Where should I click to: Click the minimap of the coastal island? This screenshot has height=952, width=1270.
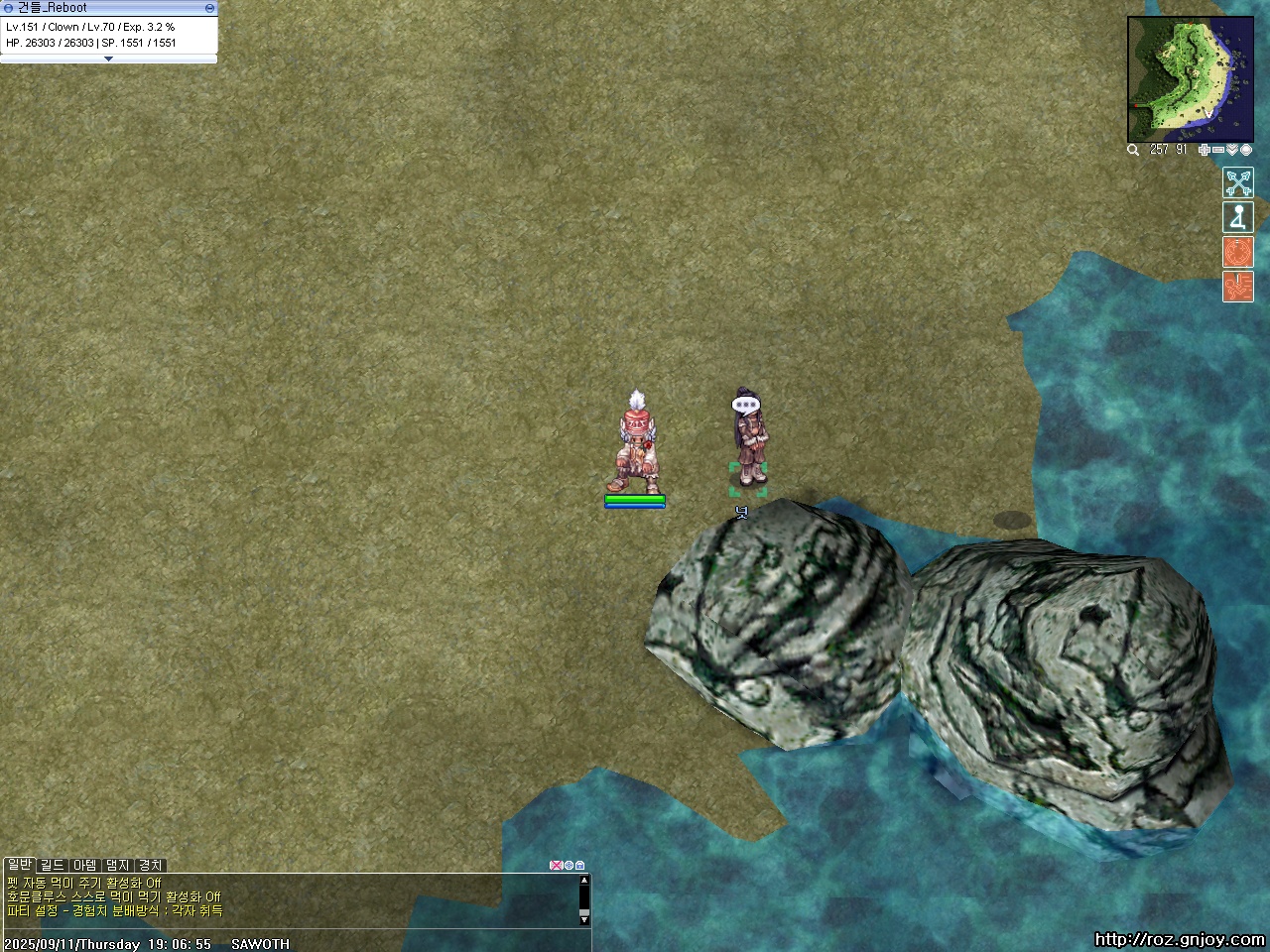1176,79
